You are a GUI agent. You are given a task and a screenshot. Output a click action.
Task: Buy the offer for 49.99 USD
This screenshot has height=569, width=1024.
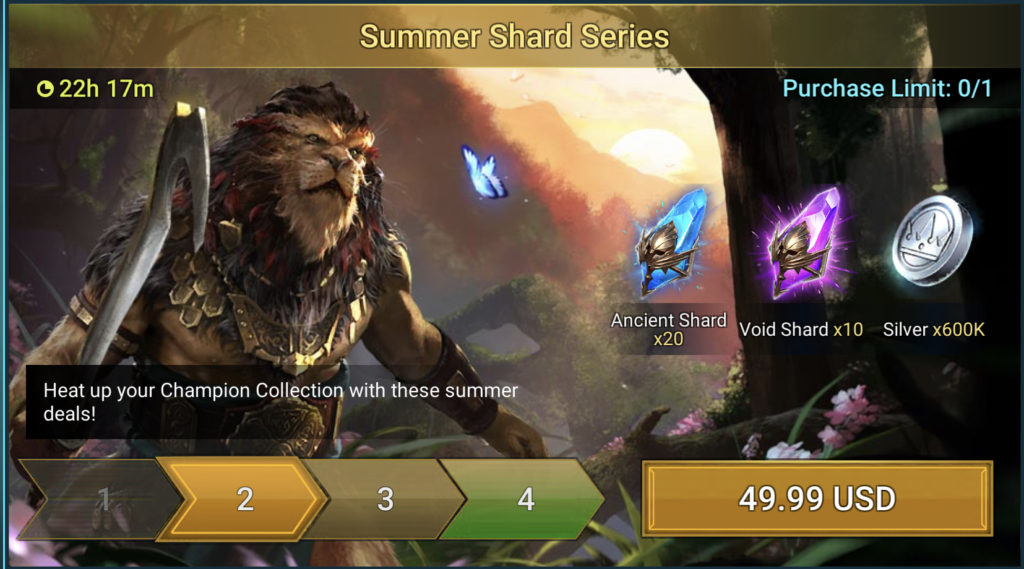pyautogui.click(x=816, y=498)
